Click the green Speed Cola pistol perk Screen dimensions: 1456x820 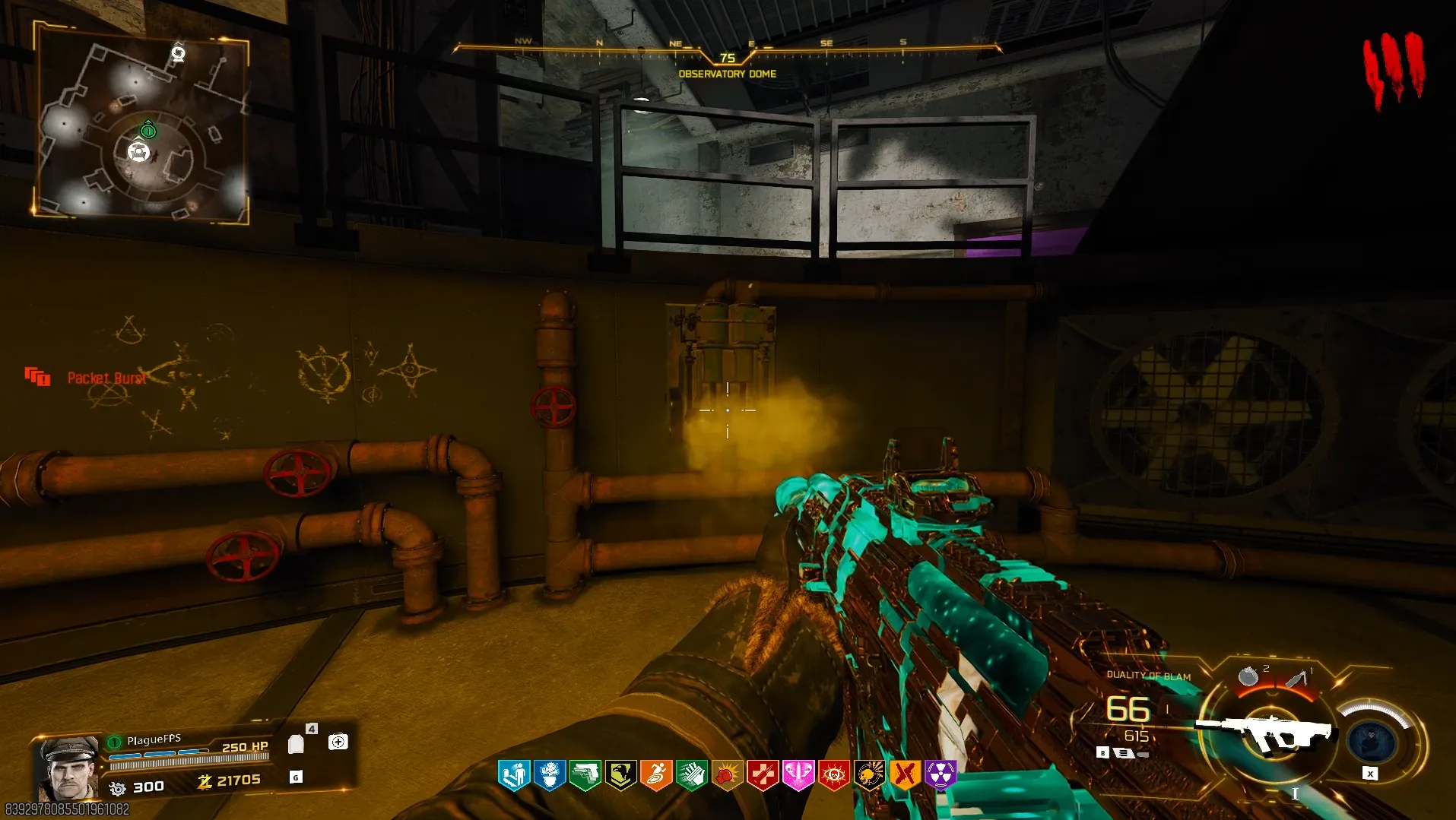[585, 775]
